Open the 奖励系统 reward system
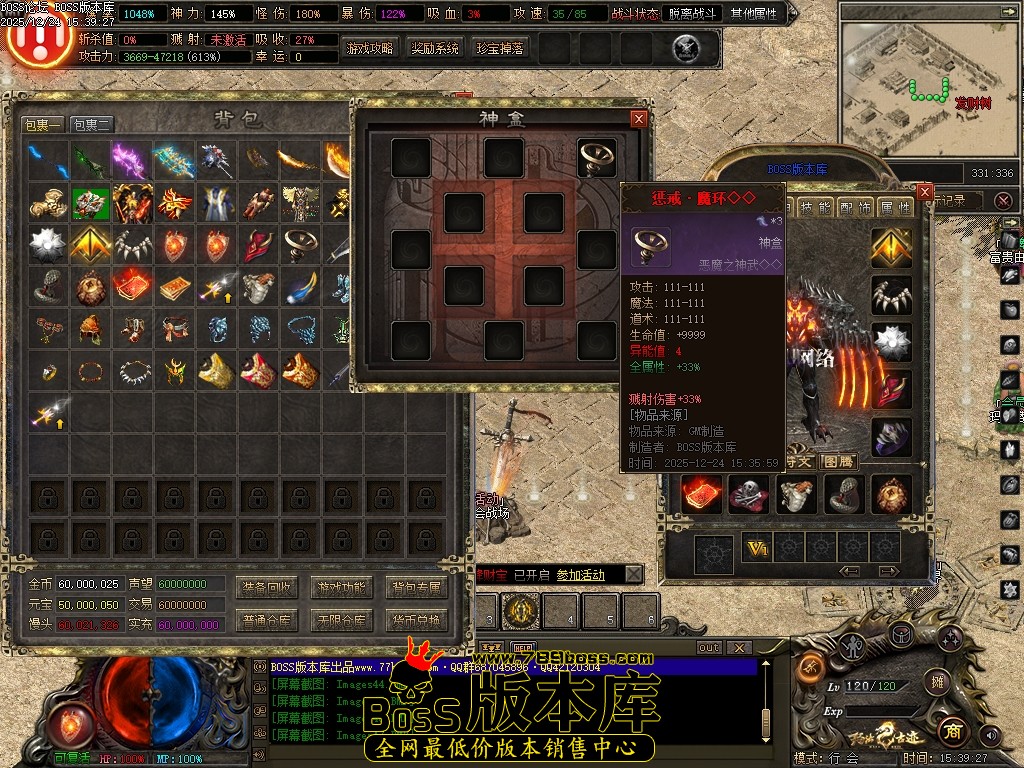The image size is (1024, 768). click(x=435, y=48)
